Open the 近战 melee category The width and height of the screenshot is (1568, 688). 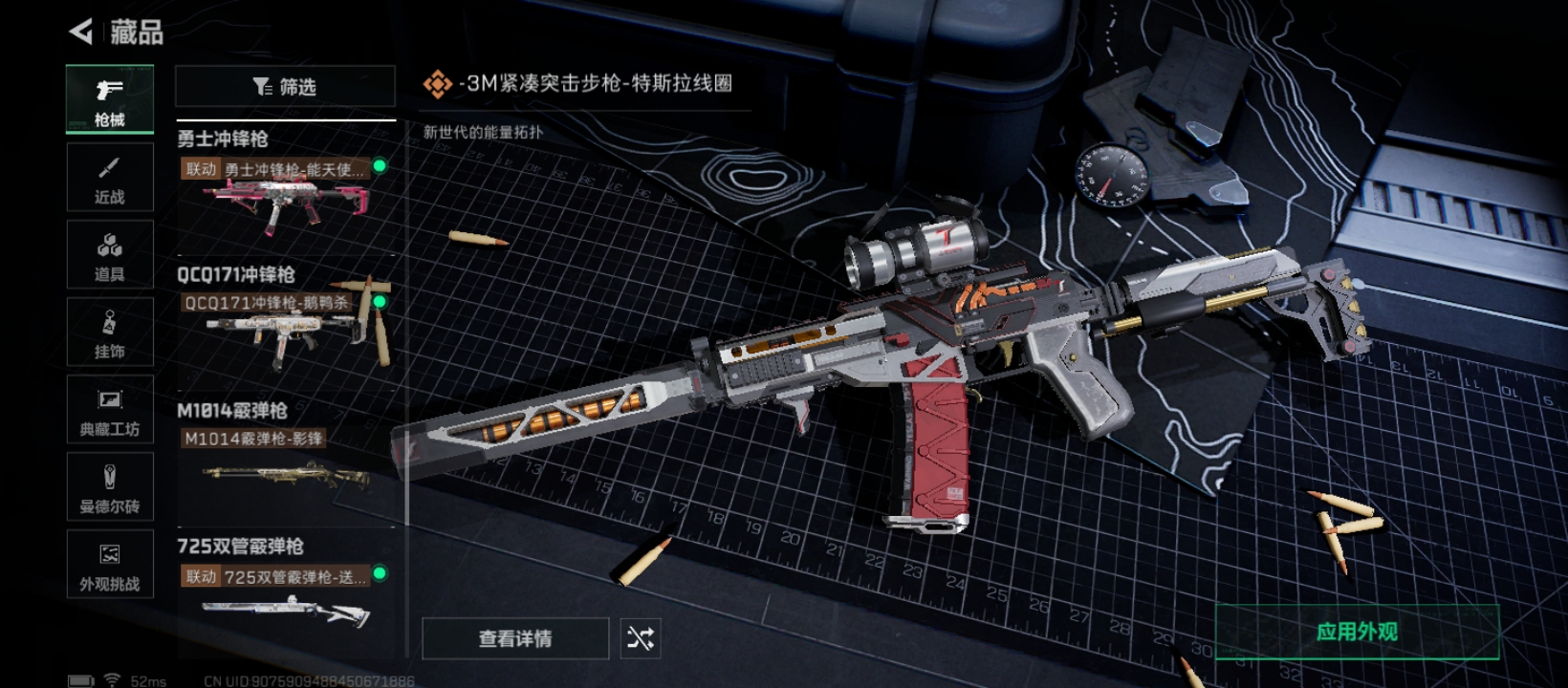[x=110, y=178]
